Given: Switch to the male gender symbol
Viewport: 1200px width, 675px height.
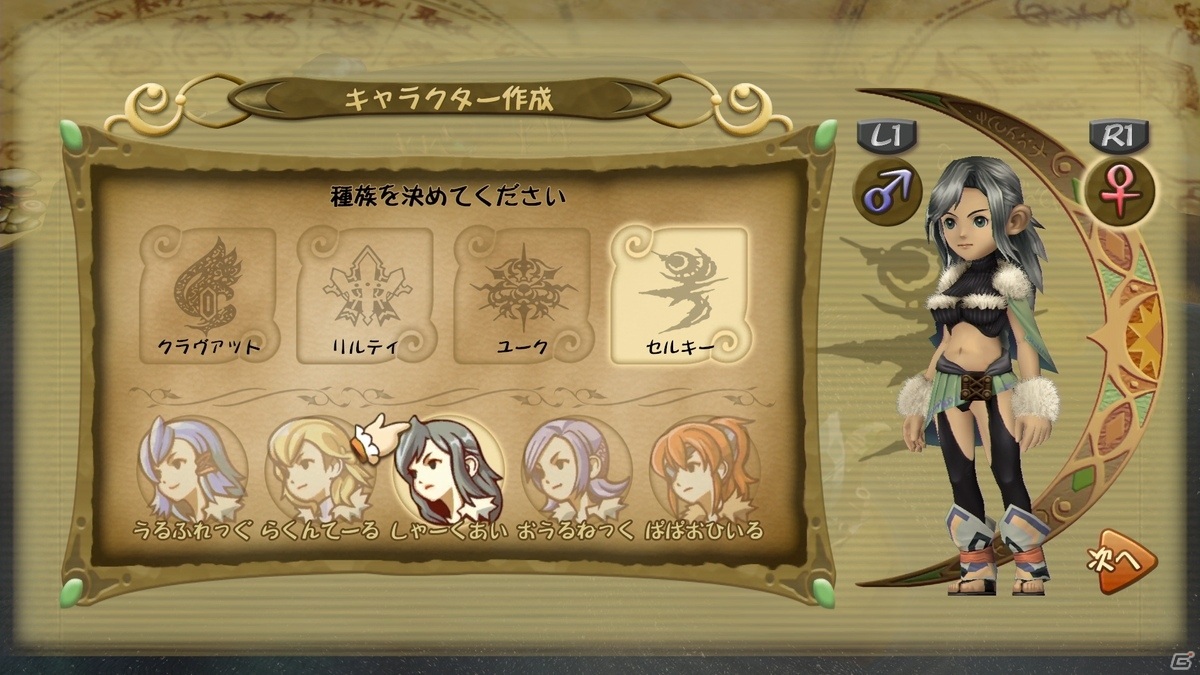Looking at the screenshot, I should [886, 191].
